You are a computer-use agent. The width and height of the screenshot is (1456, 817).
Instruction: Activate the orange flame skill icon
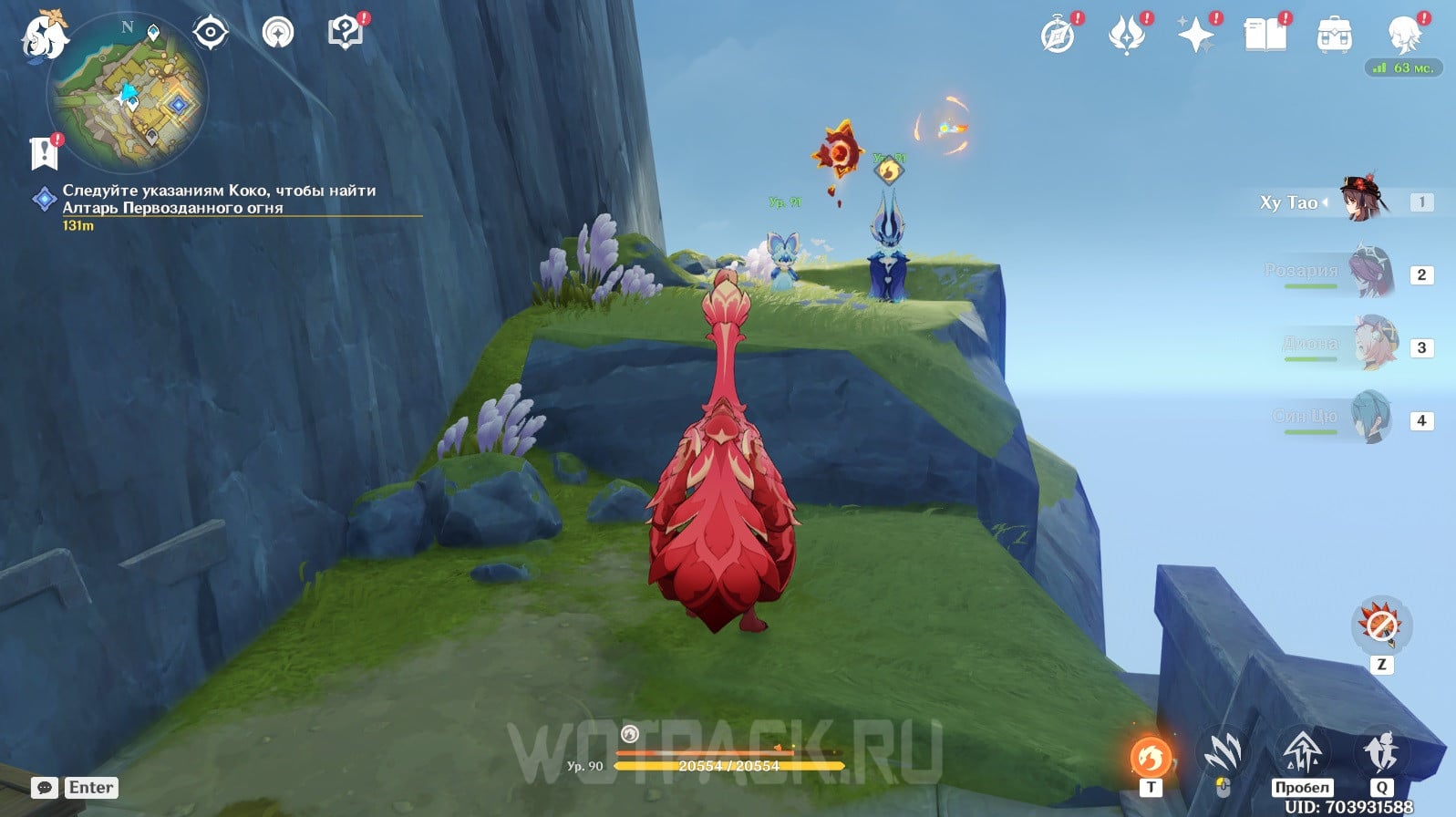coord(1151,757)
